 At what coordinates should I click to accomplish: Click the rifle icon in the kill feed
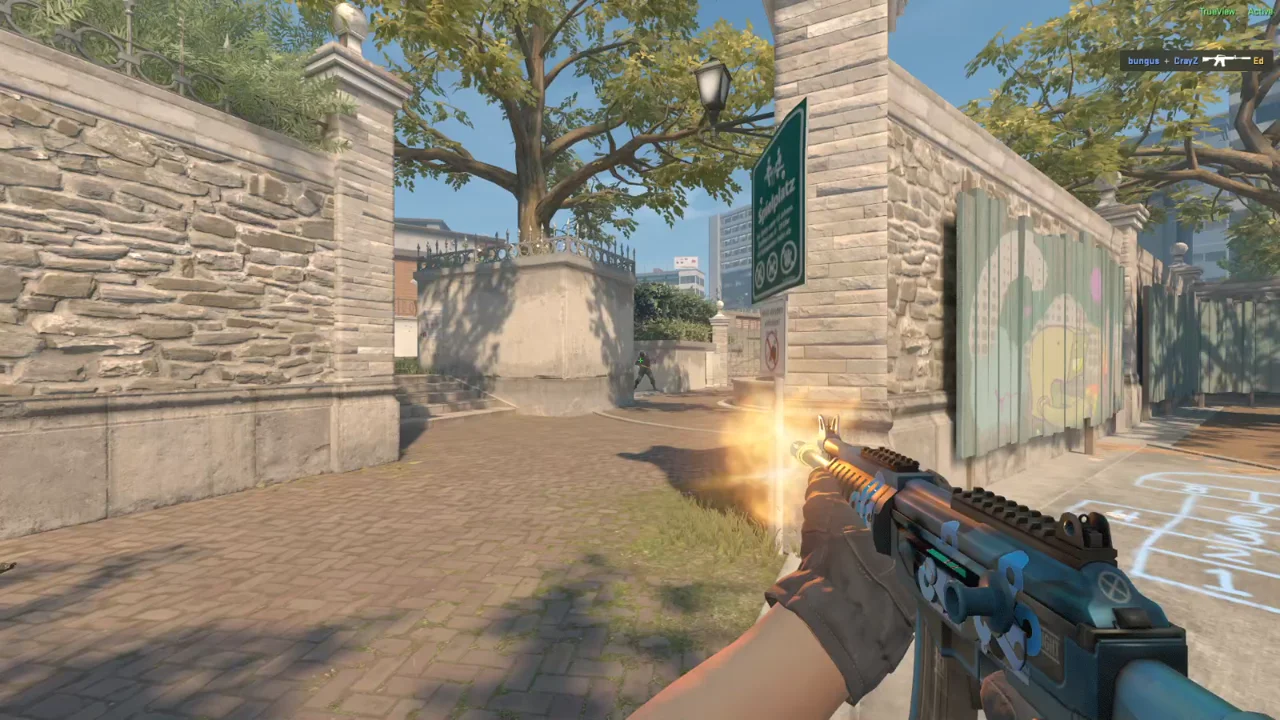1225,61
